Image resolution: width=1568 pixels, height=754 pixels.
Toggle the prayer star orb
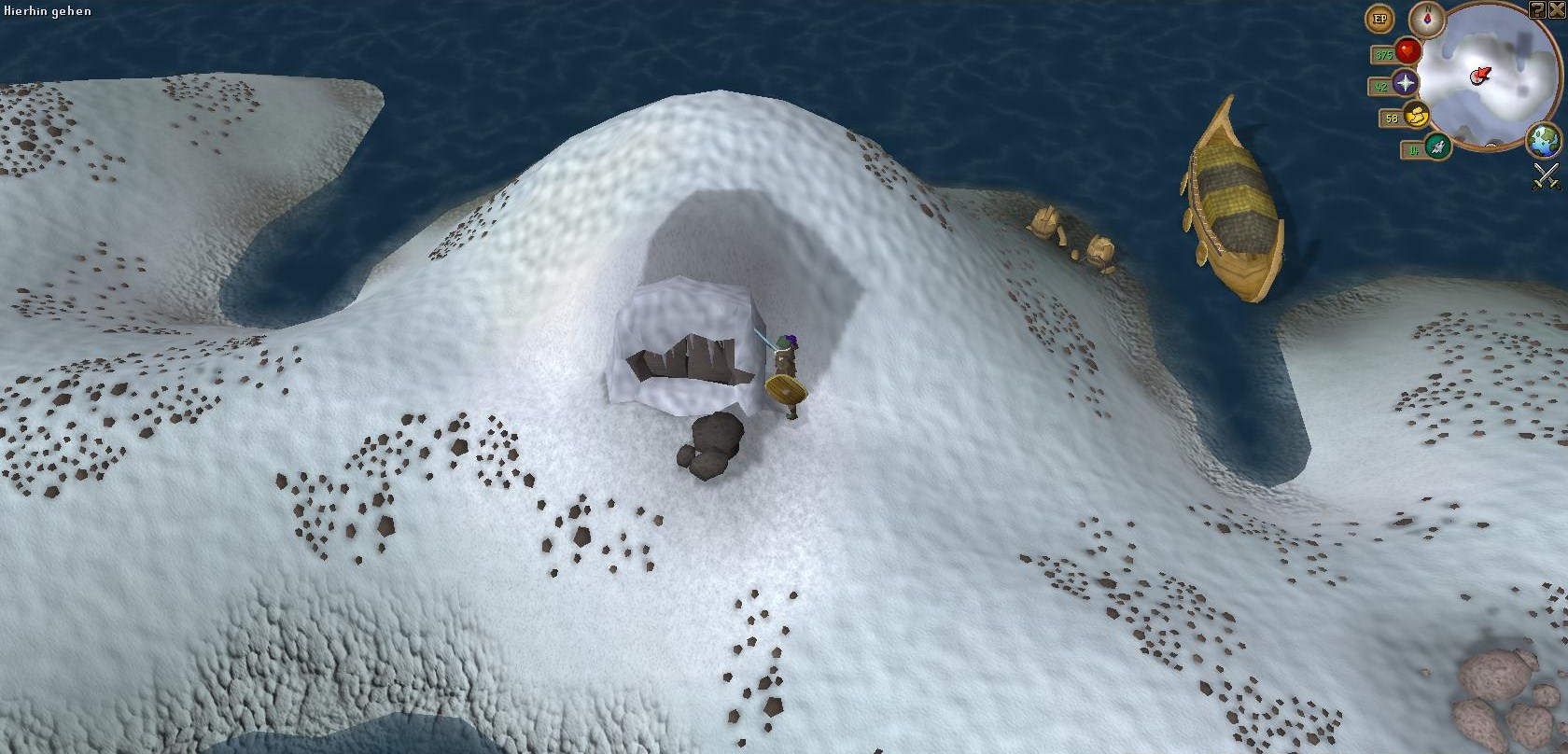click(x=1406, y=84)
